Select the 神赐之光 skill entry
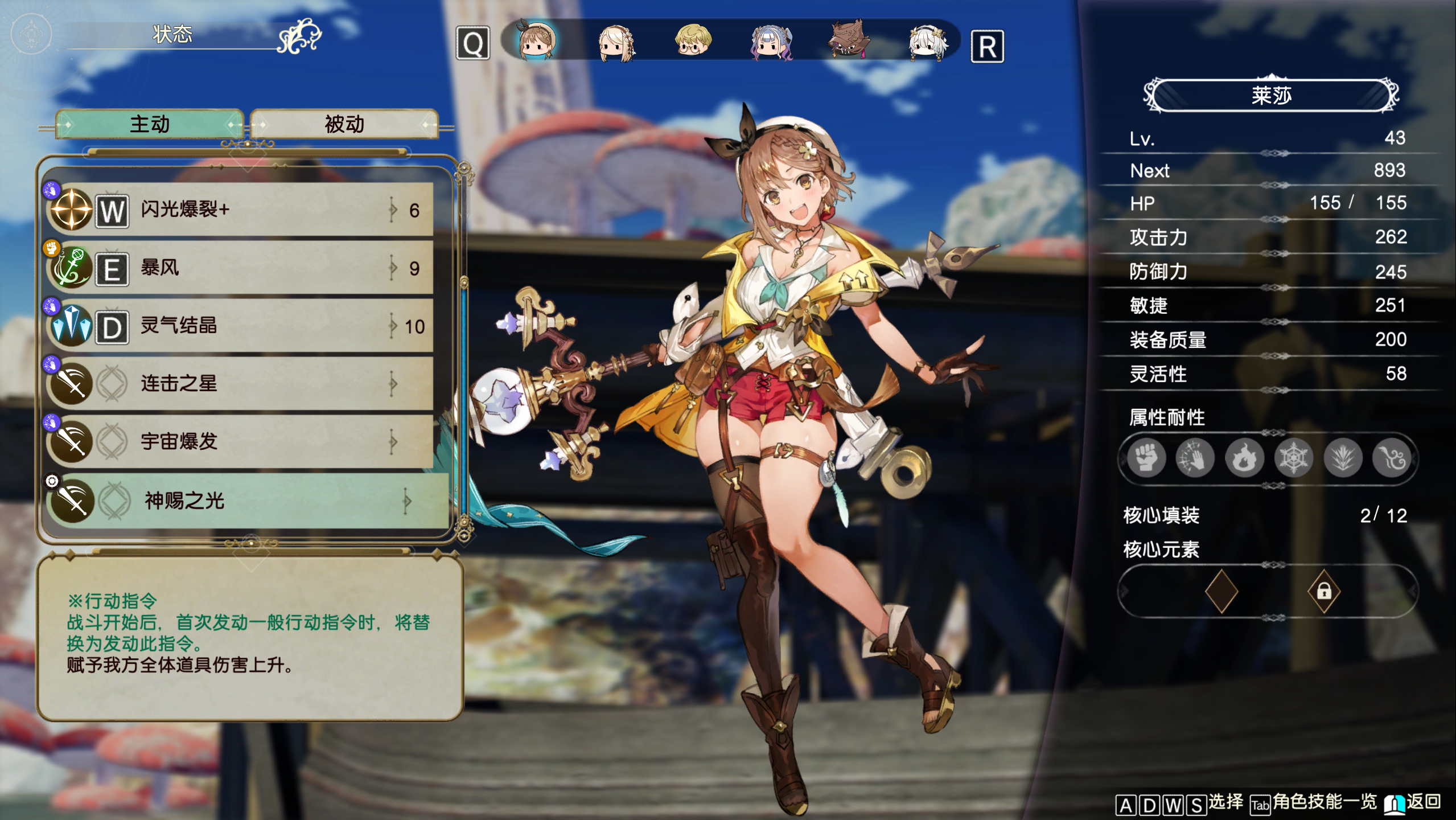 [245, 501]
